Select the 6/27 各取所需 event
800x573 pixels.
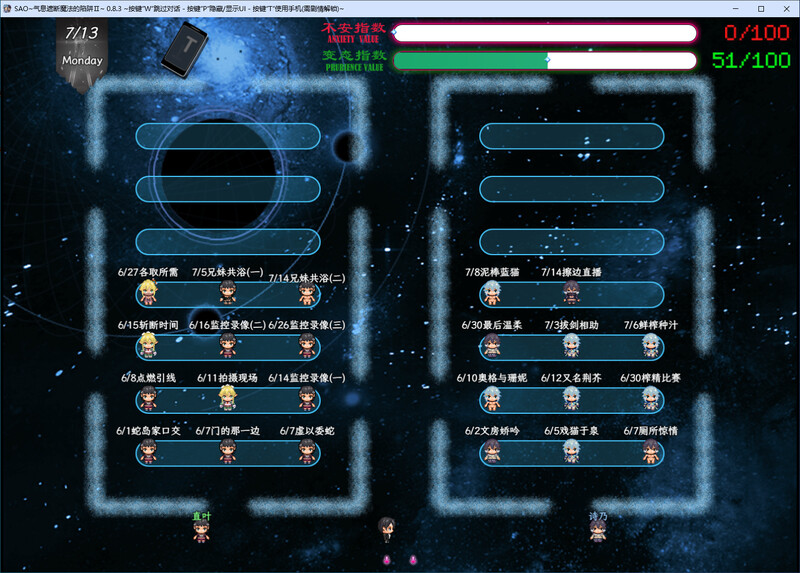click(x=150, y=293)
